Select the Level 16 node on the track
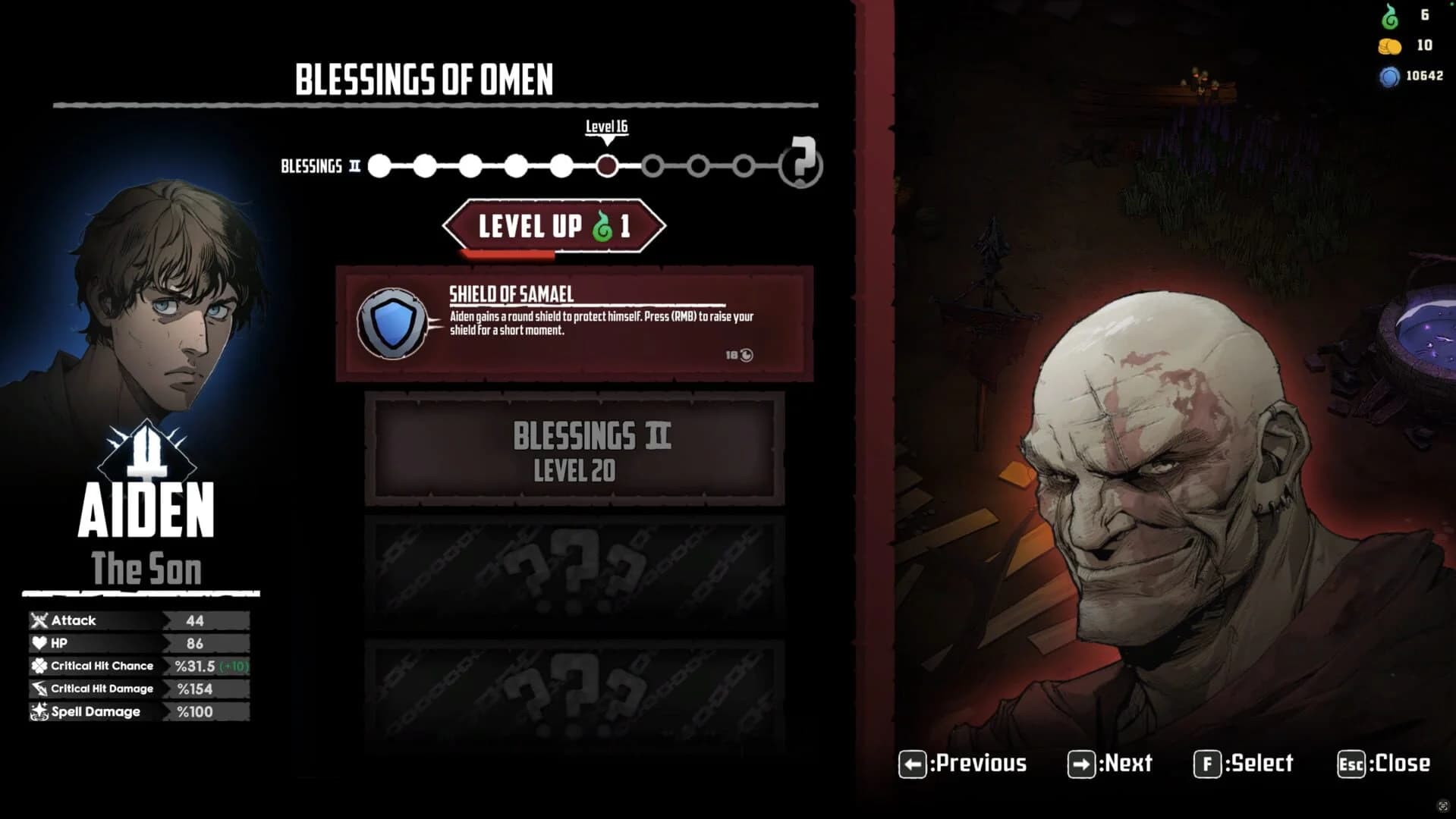The width and height of the screenshot is (1456, 819). (x=607, y=164)
